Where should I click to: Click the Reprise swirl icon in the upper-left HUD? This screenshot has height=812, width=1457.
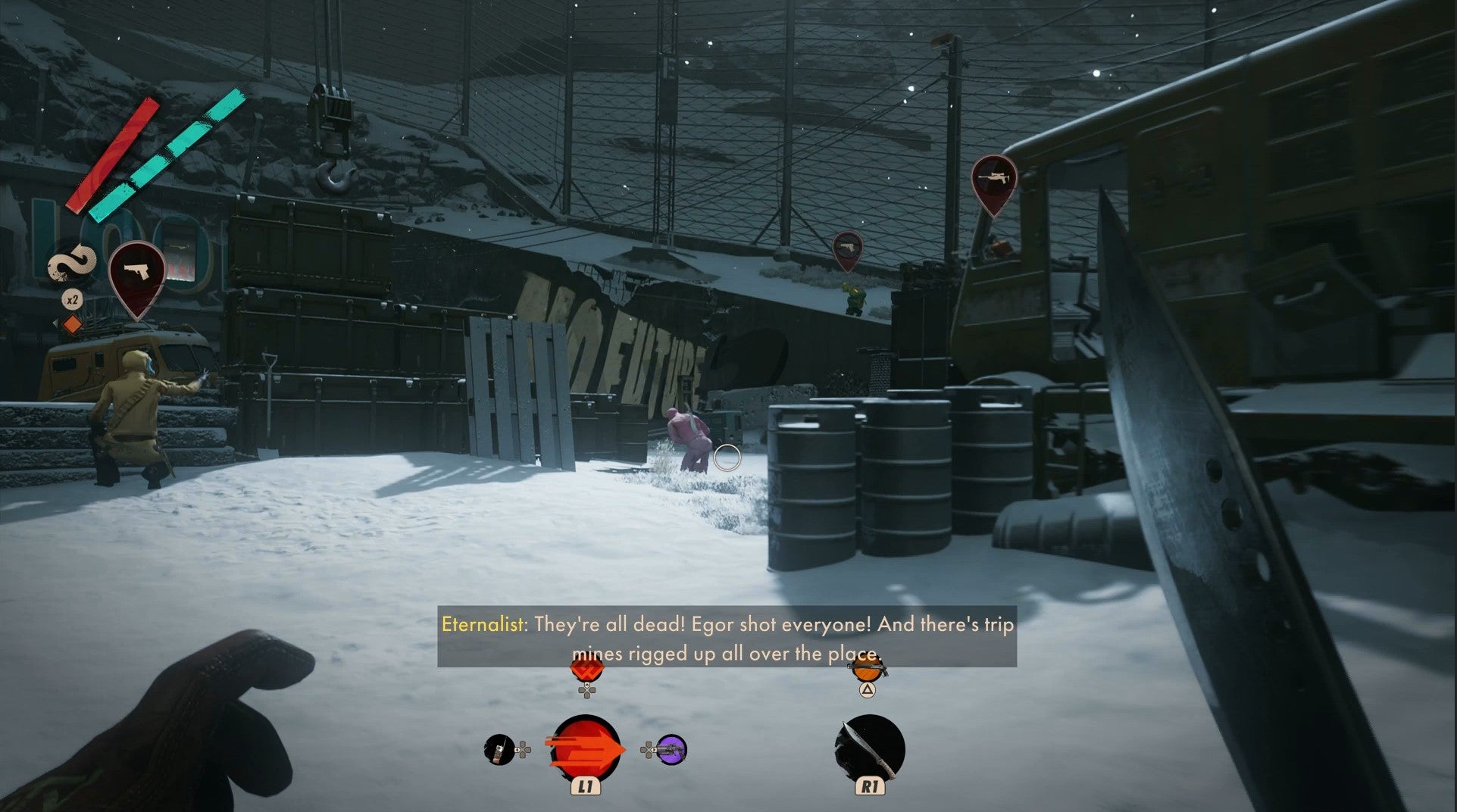click(x=70, y=264)
